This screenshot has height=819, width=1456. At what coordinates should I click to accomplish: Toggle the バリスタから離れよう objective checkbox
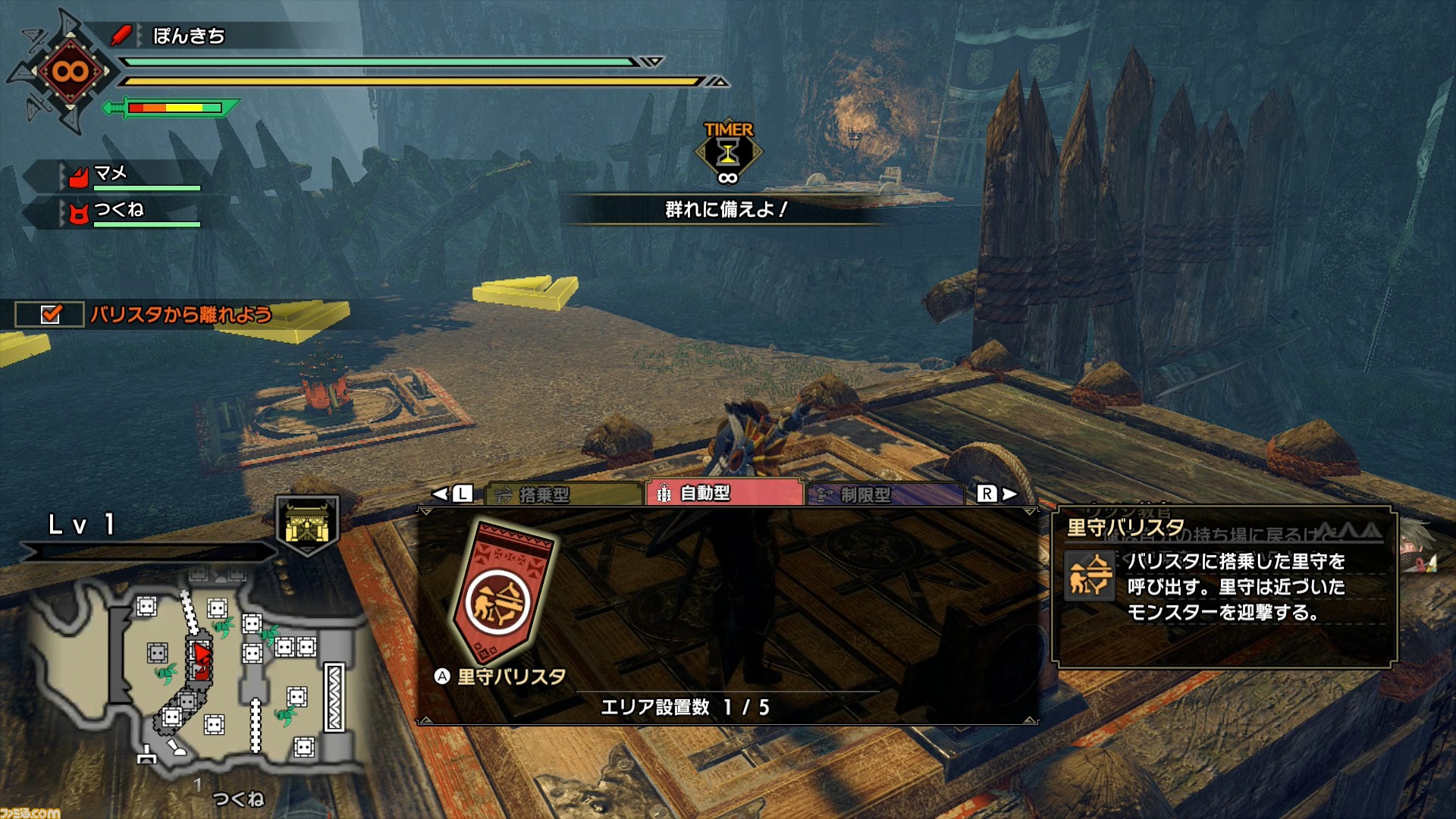pos(50,314)
